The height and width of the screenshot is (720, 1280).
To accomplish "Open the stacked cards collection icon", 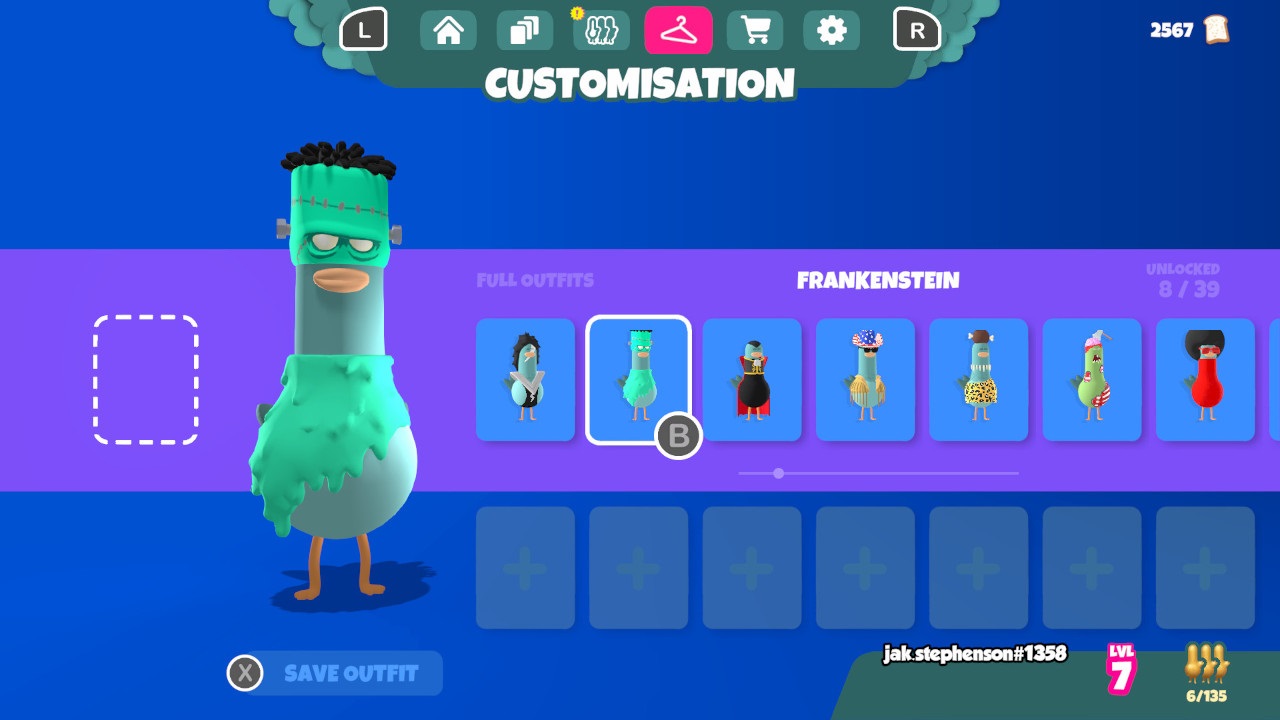I will 524,30.
